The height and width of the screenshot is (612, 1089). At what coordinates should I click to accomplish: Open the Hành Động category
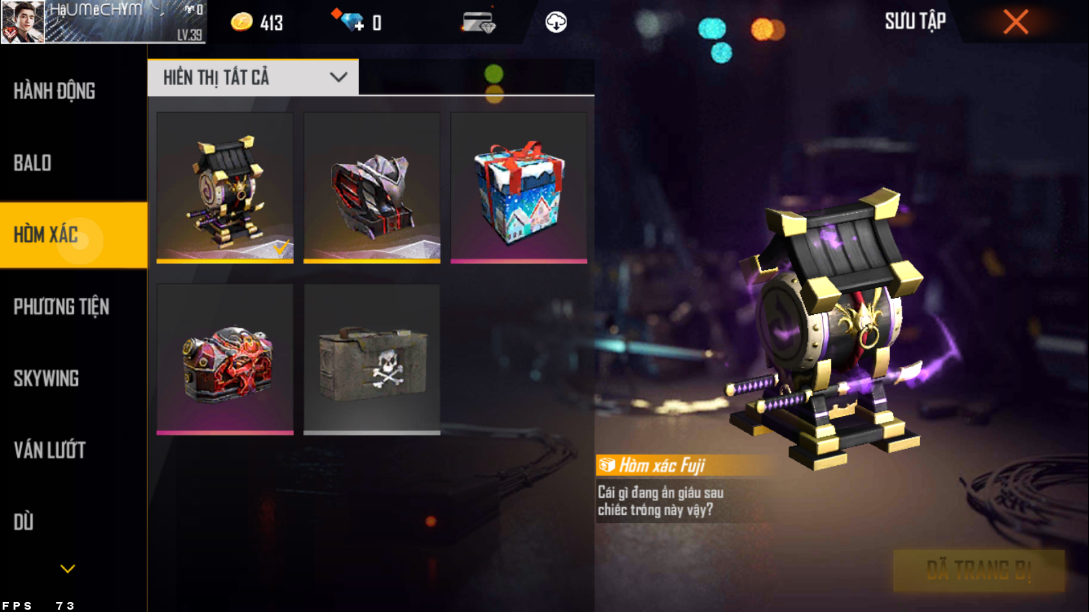pos(55,91)
